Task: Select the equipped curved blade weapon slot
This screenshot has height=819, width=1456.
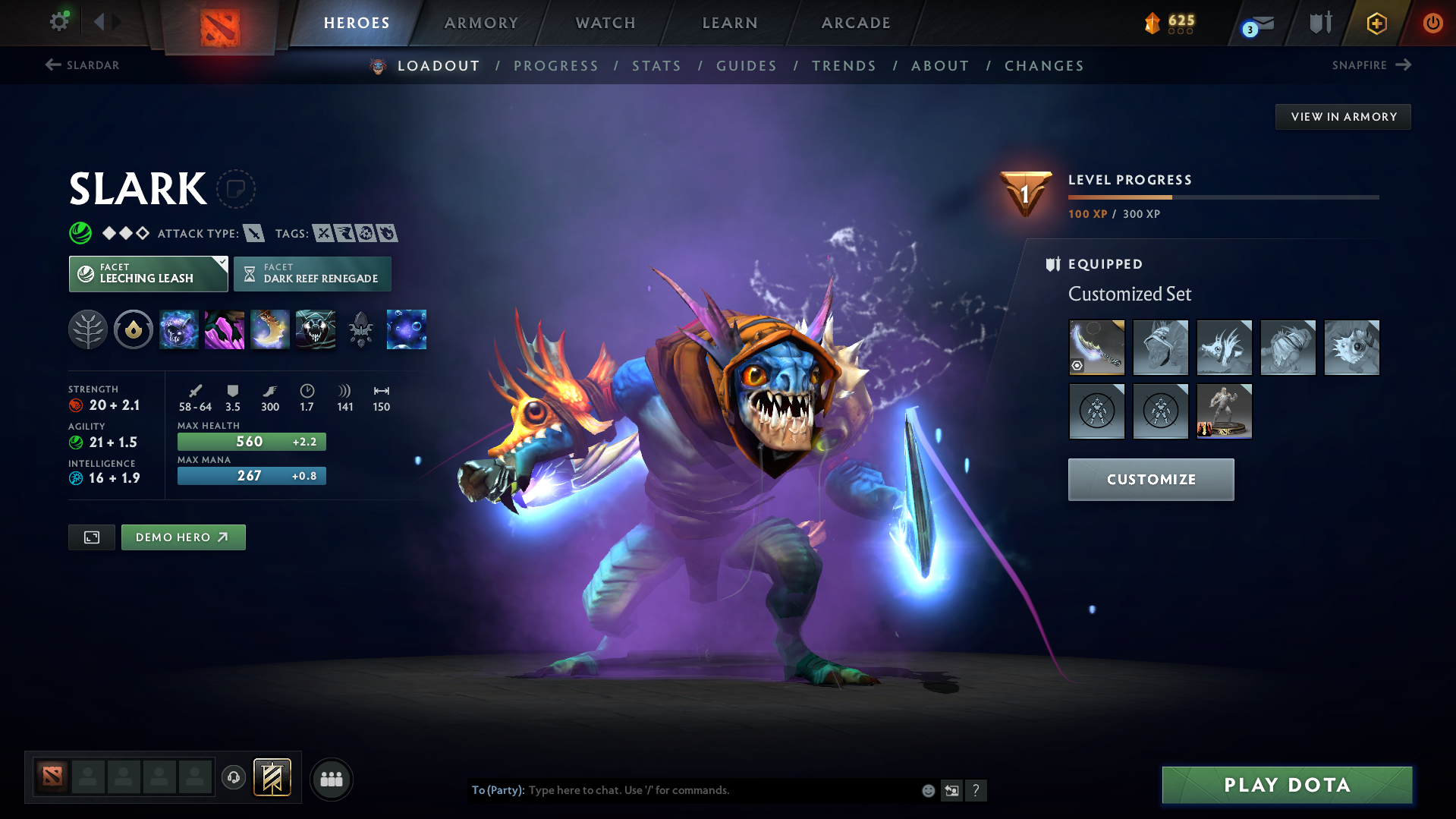Action: click(x=1096, y=348)
